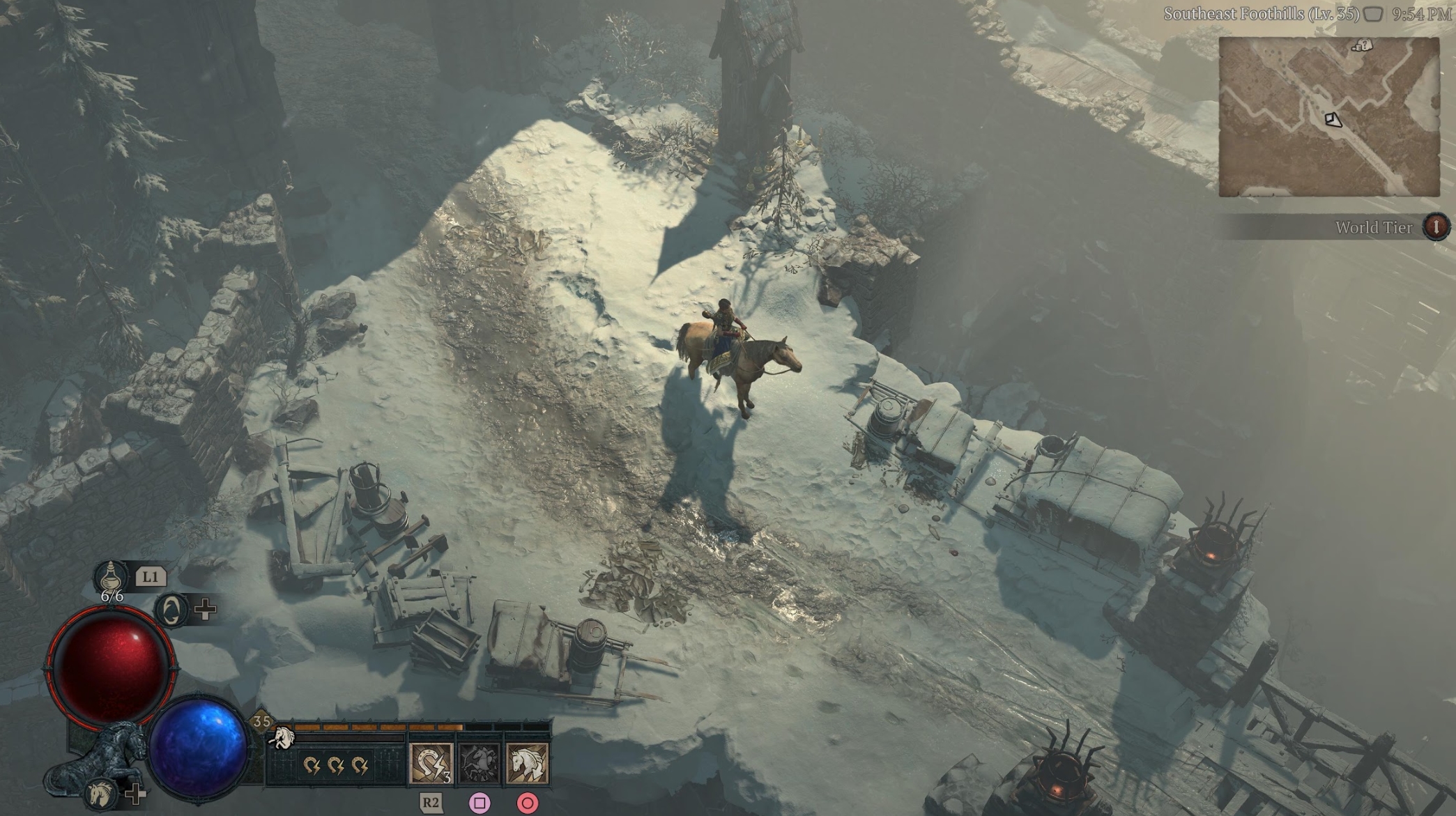This screenshot has width=1456, height=816.
Task: Activate the white horse dismount ability
Action: click(527, 763)
